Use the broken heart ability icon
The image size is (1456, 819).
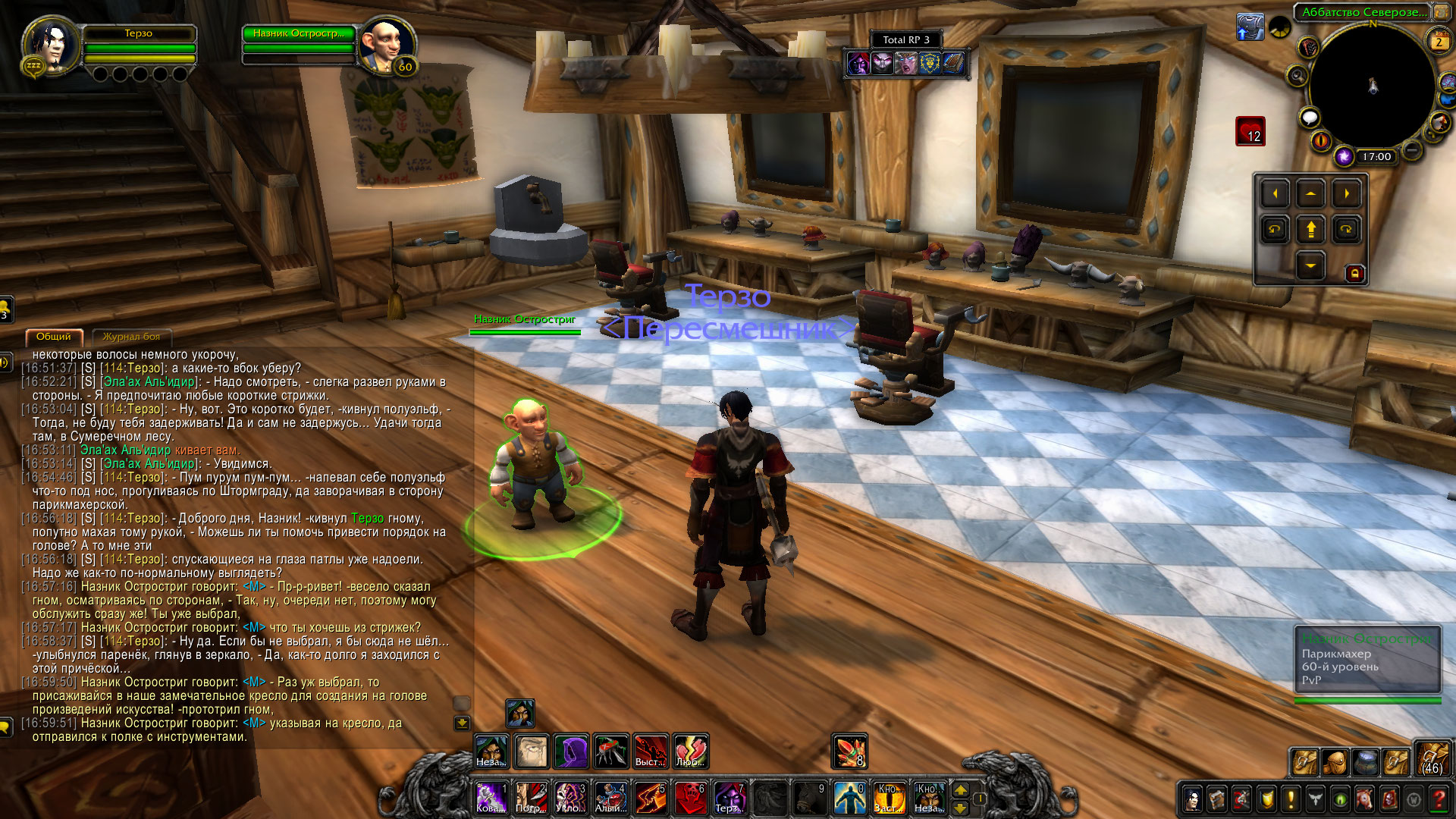(690, 752)
